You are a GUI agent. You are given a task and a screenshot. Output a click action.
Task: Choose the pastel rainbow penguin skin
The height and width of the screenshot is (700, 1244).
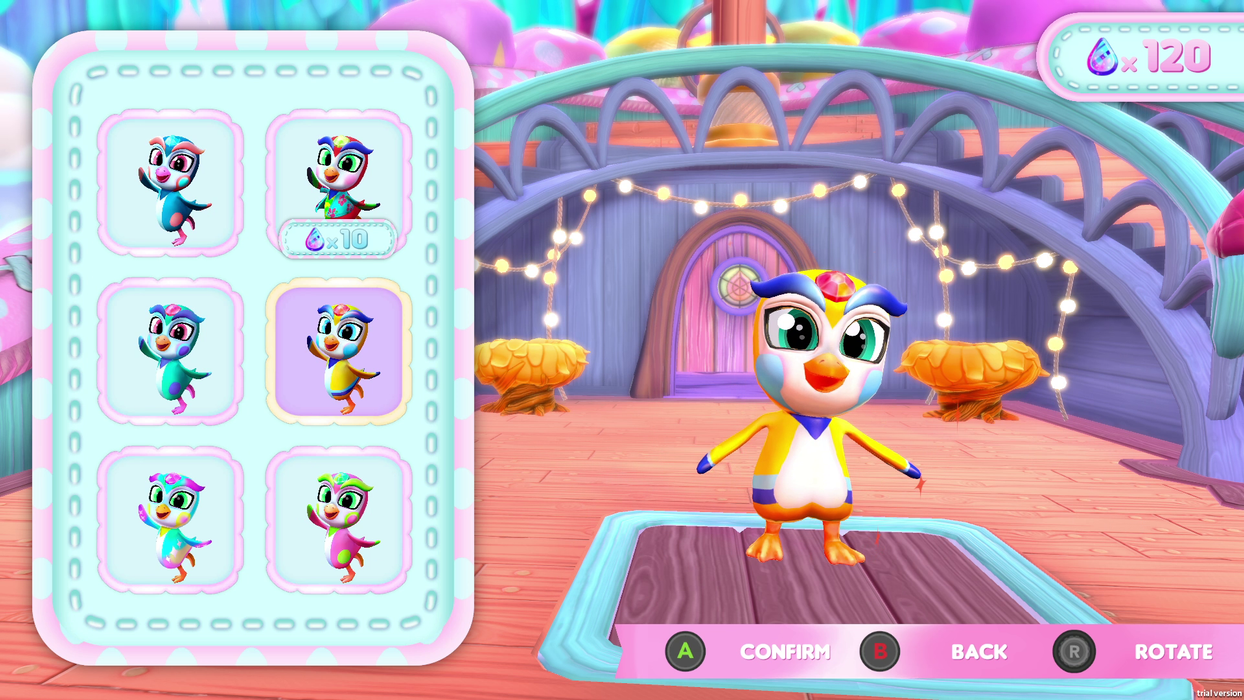click(x=169, y=520)
